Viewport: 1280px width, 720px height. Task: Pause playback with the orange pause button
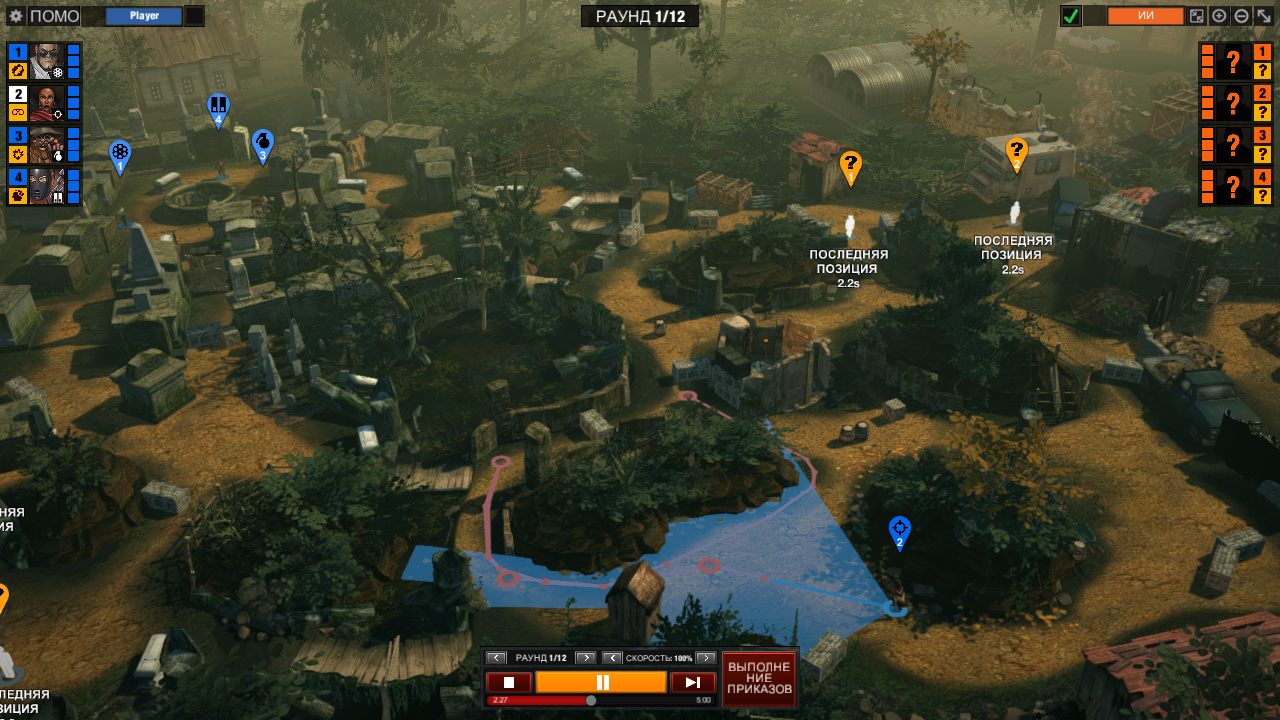[600, 681]
